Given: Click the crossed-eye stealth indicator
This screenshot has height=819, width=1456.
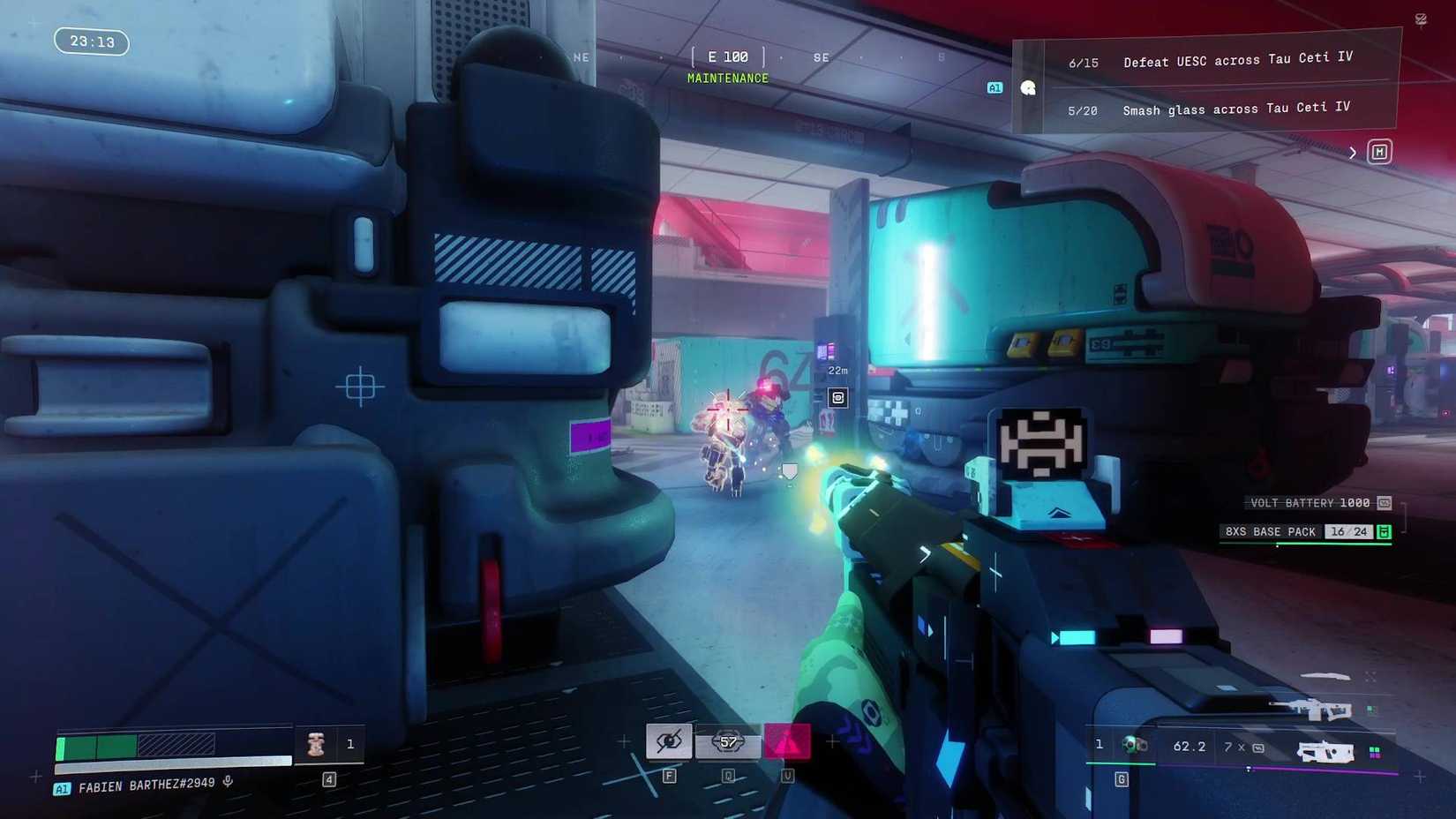Looking at the screenshot, I should [x=668, y=741].
